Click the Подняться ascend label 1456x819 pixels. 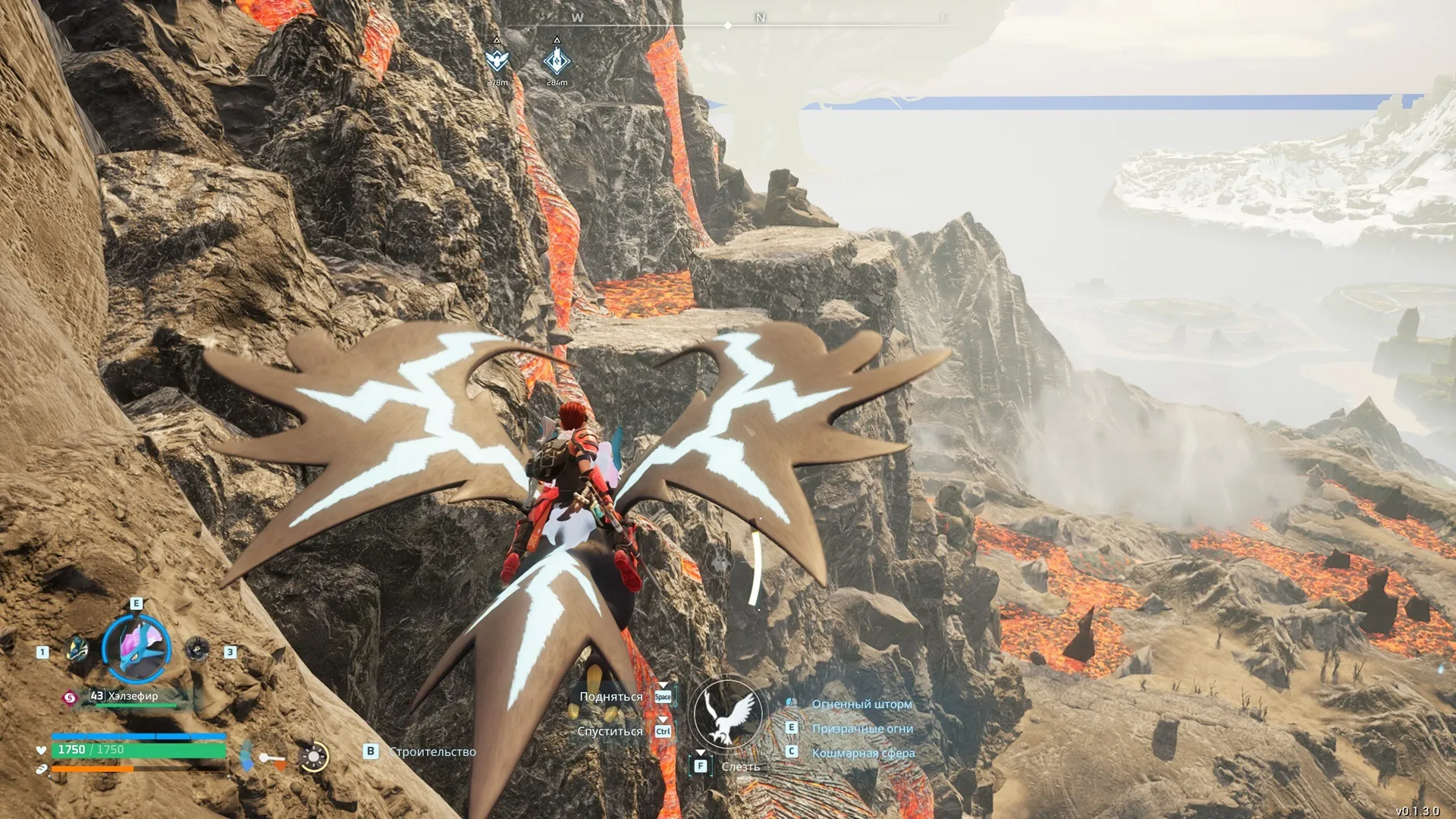pyautogui.click(x=610, y=696)
